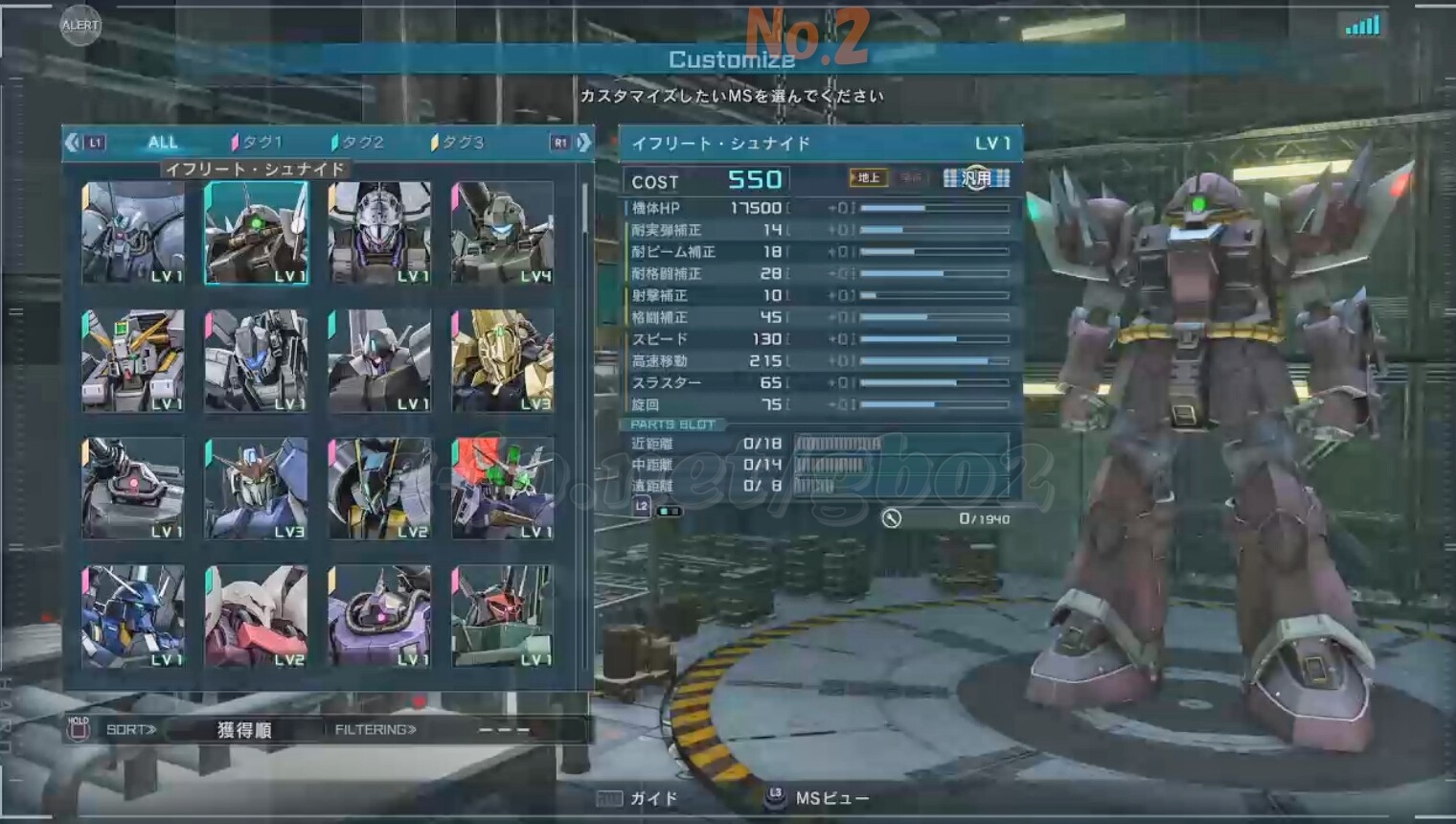Select the white Gundam with yellow V-fin
Viewport: 1456px width, 824px height.
pos(133,360)
